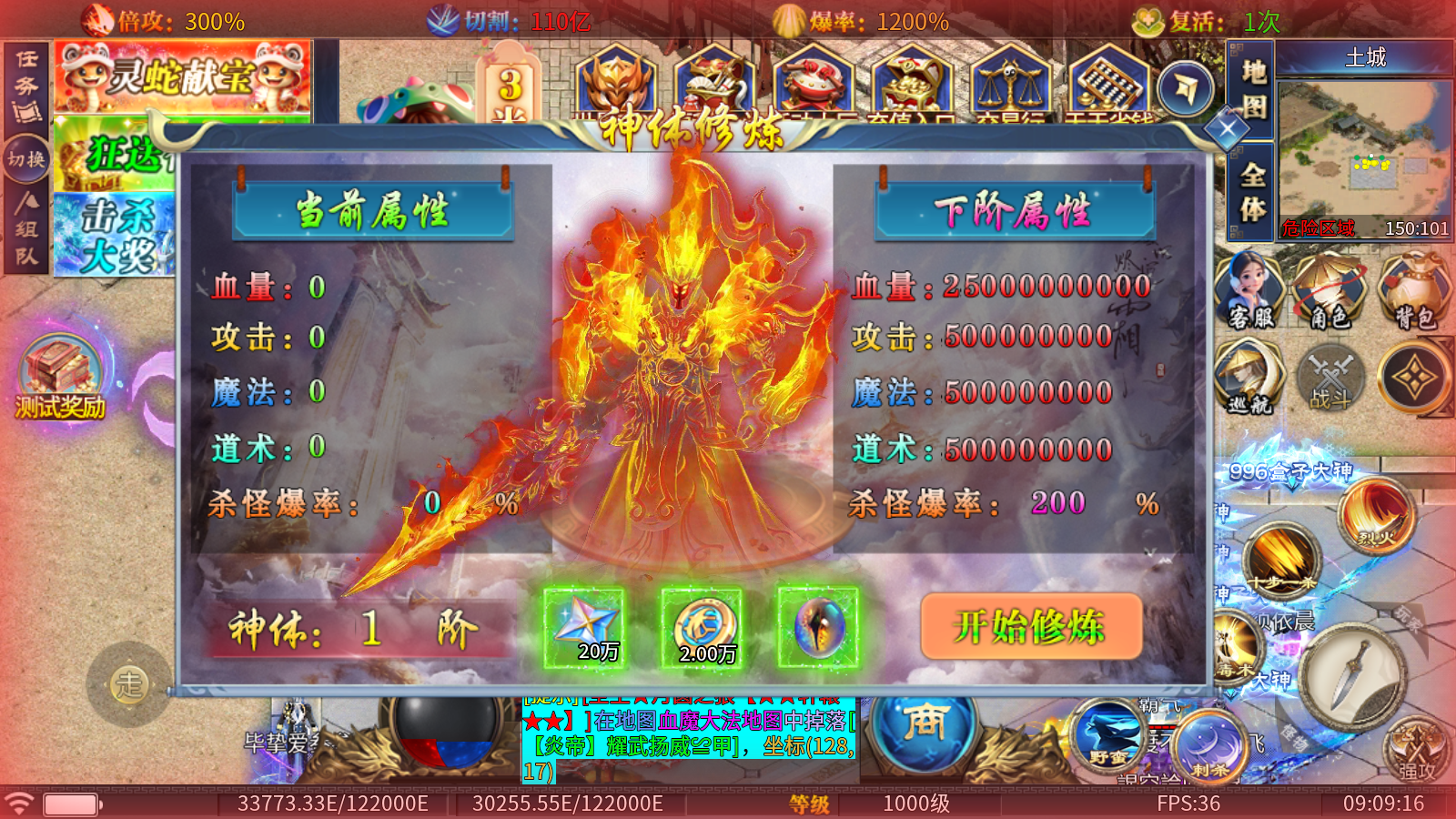Open the 角色 character sheet
This screenshot has width=1456, height=819.
coord(1330,291)
